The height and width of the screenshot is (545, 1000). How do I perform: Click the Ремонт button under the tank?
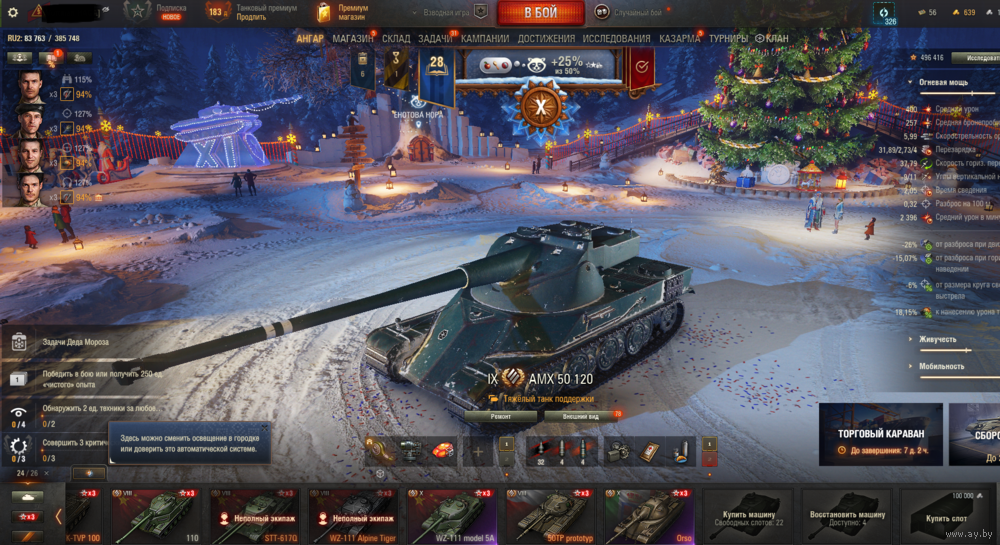[x=500, y=416]
